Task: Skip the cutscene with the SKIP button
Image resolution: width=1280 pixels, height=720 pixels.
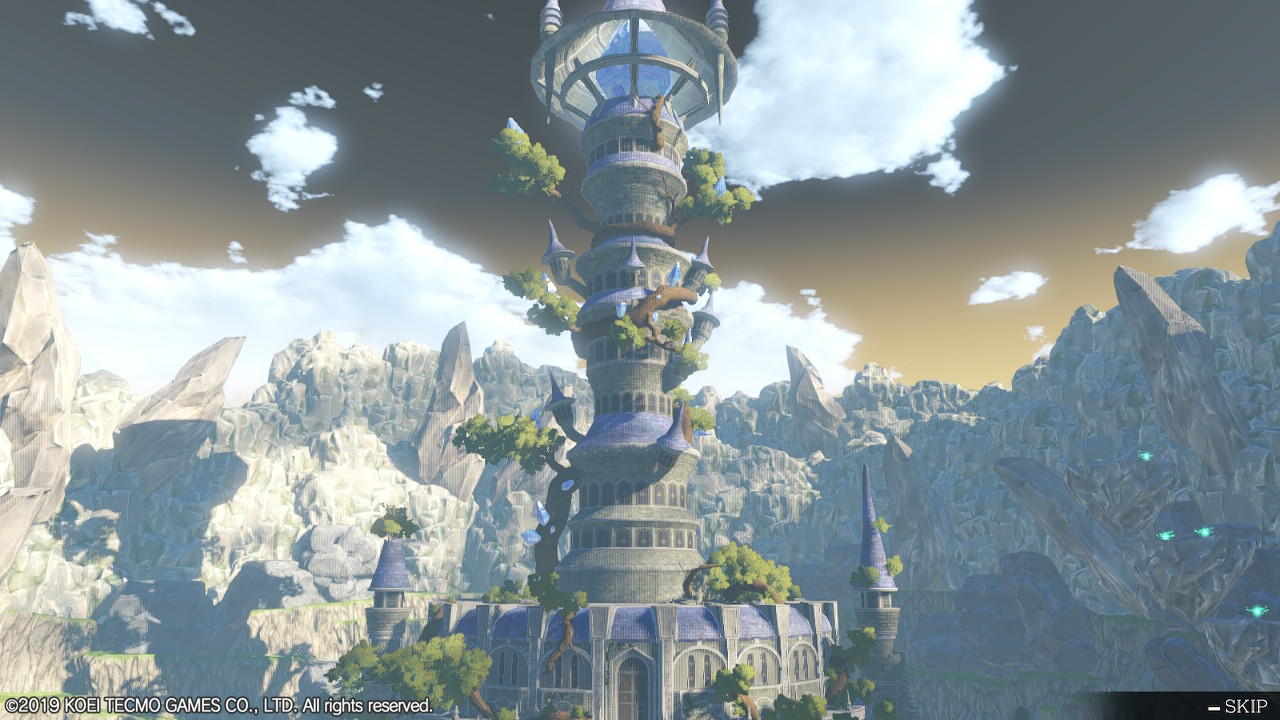Action: pyautogui.click(x=1239, y=706)
